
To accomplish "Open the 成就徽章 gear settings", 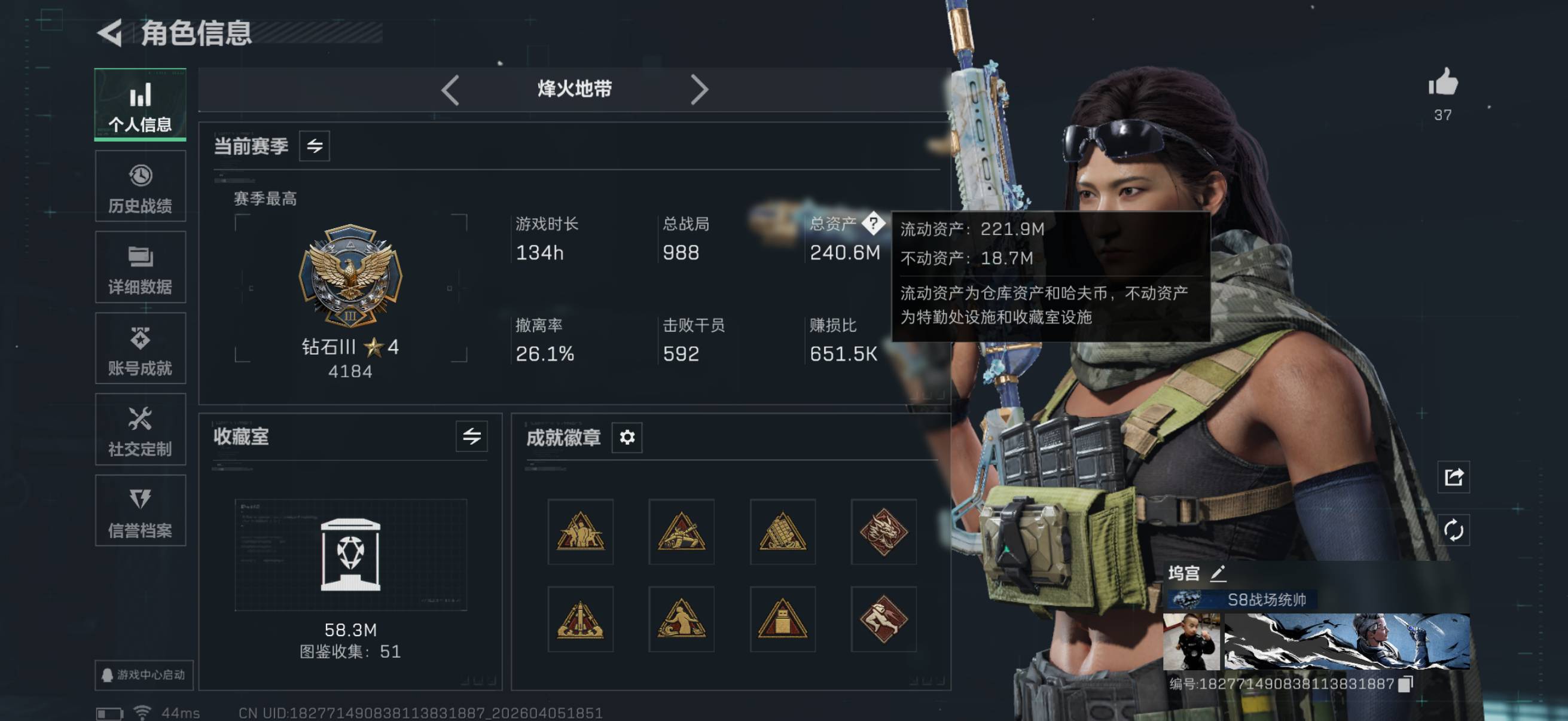I will click(x=627, y=437).
